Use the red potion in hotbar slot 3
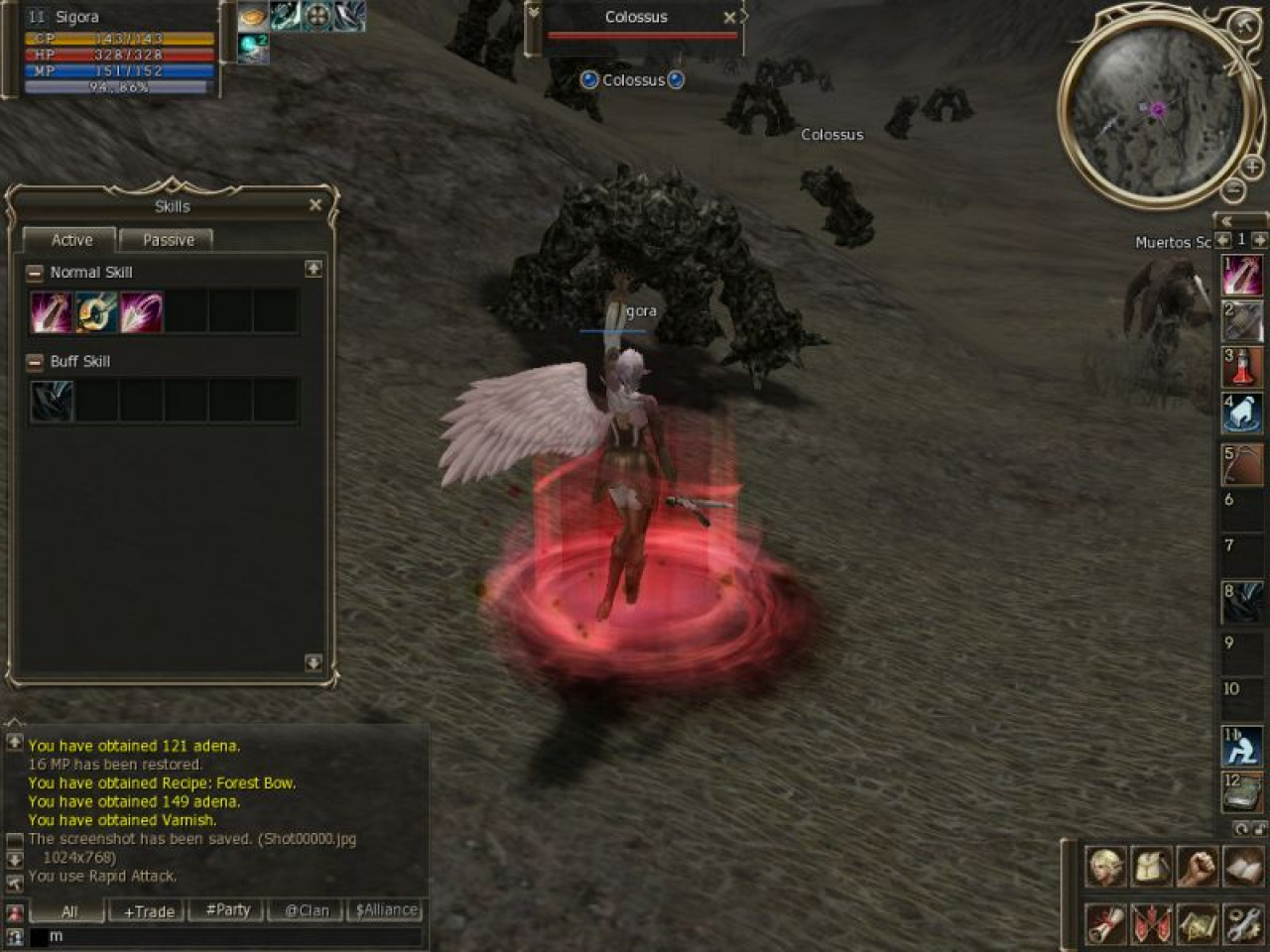The height and width of the screenshot is (952, 1270). [1241, 367]
